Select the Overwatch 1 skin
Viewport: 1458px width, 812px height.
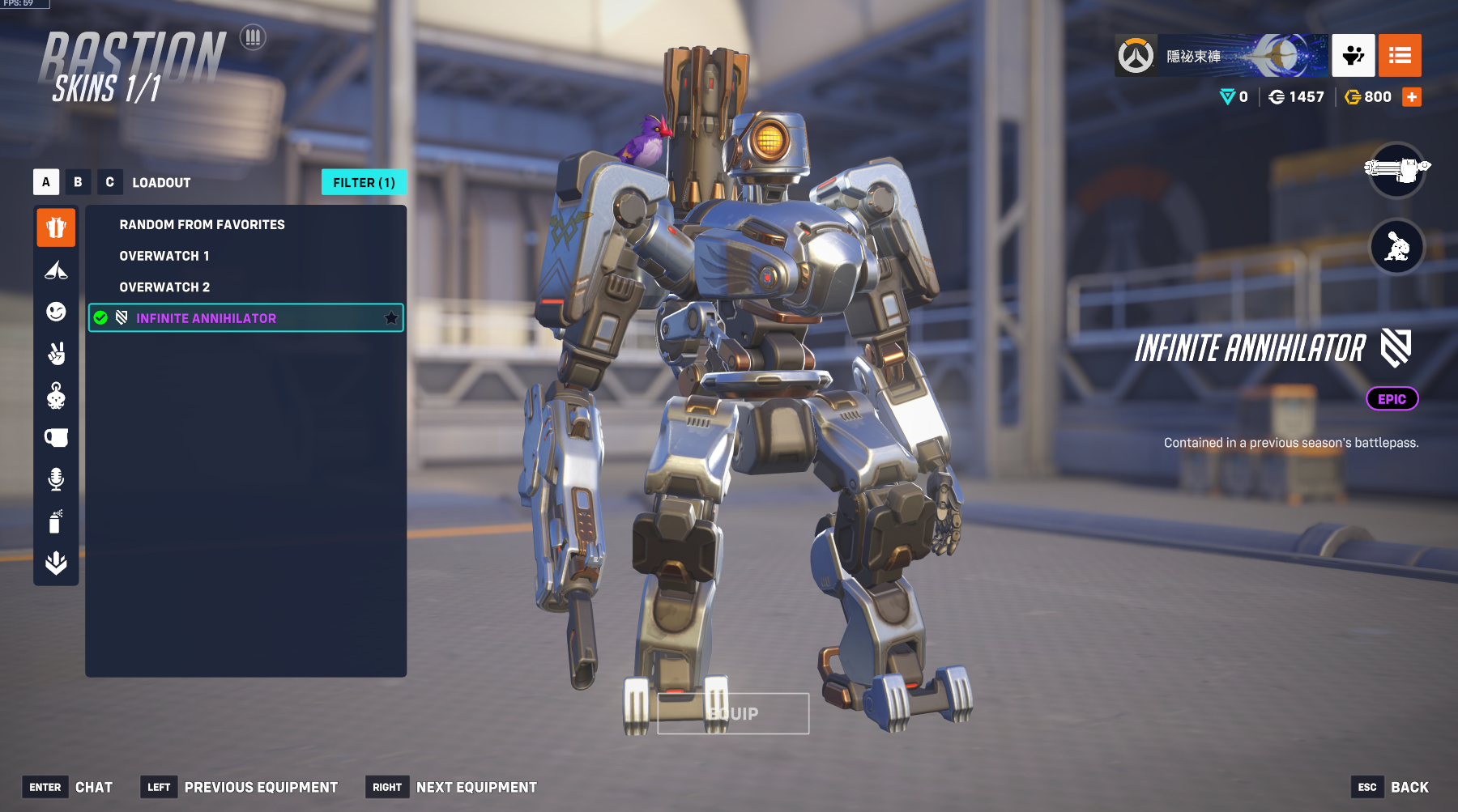(164, 256)
